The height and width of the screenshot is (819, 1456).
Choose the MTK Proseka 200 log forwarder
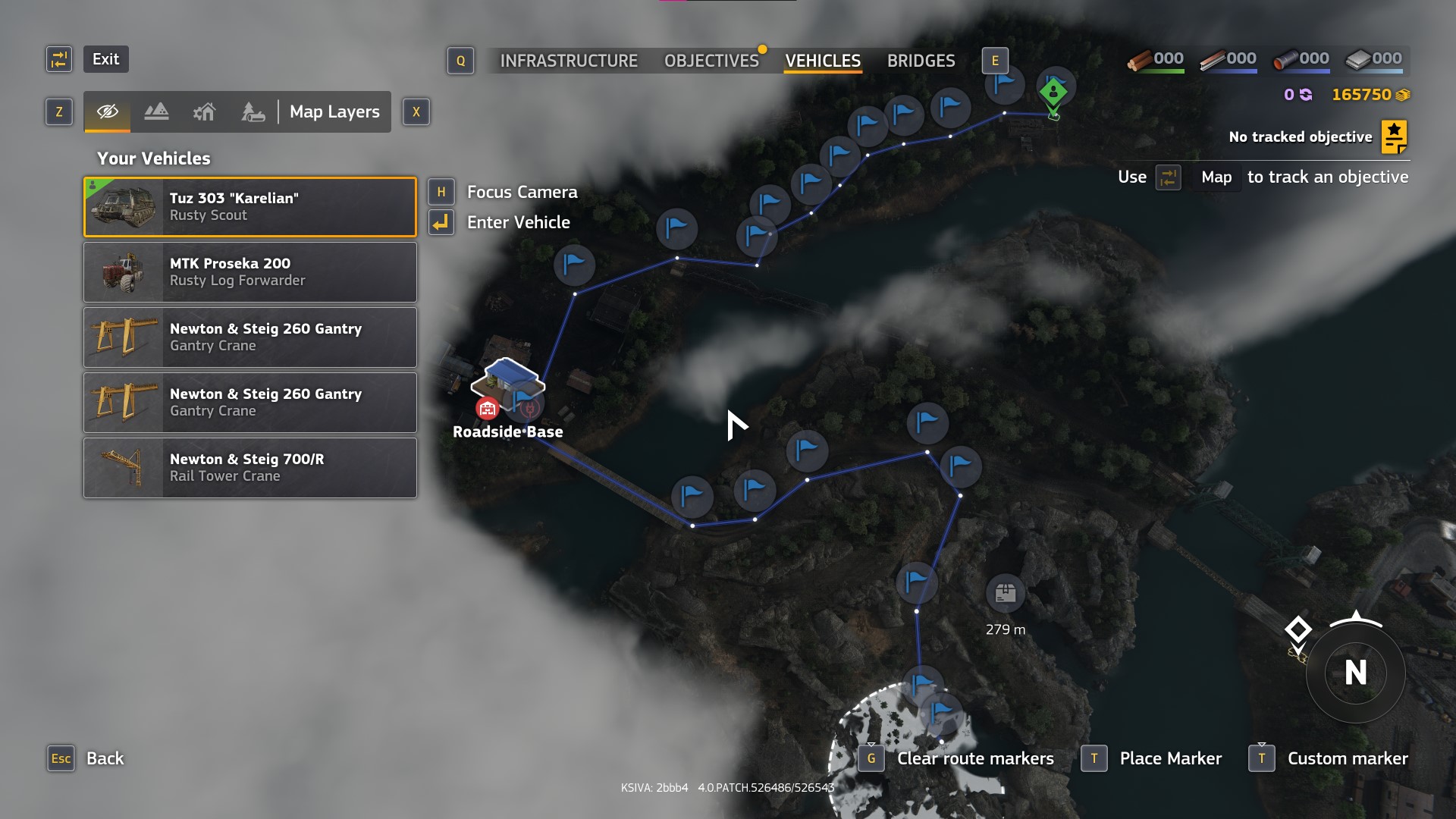coord(250,272)
